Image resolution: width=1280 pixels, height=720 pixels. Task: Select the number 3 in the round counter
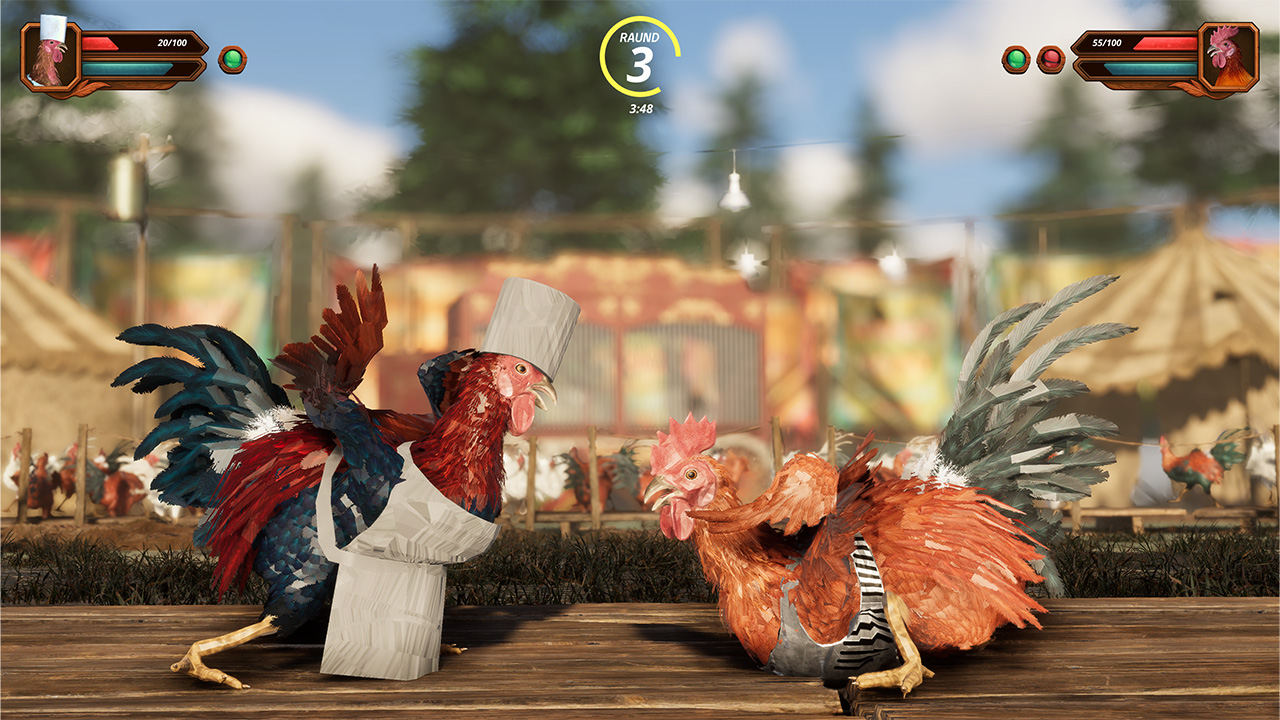(640, 63)
